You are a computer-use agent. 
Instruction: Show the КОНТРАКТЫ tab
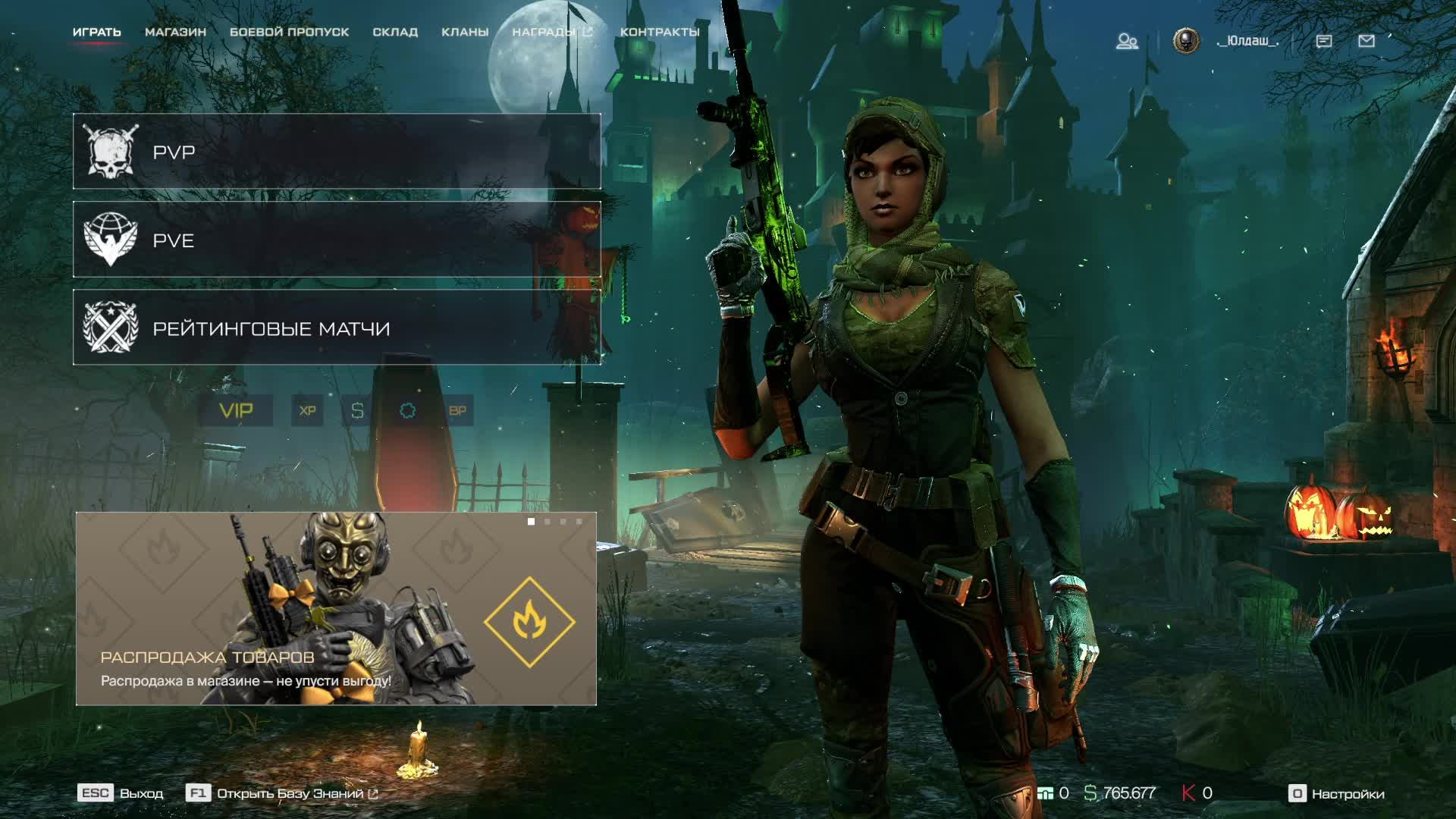tap(660, 32)
